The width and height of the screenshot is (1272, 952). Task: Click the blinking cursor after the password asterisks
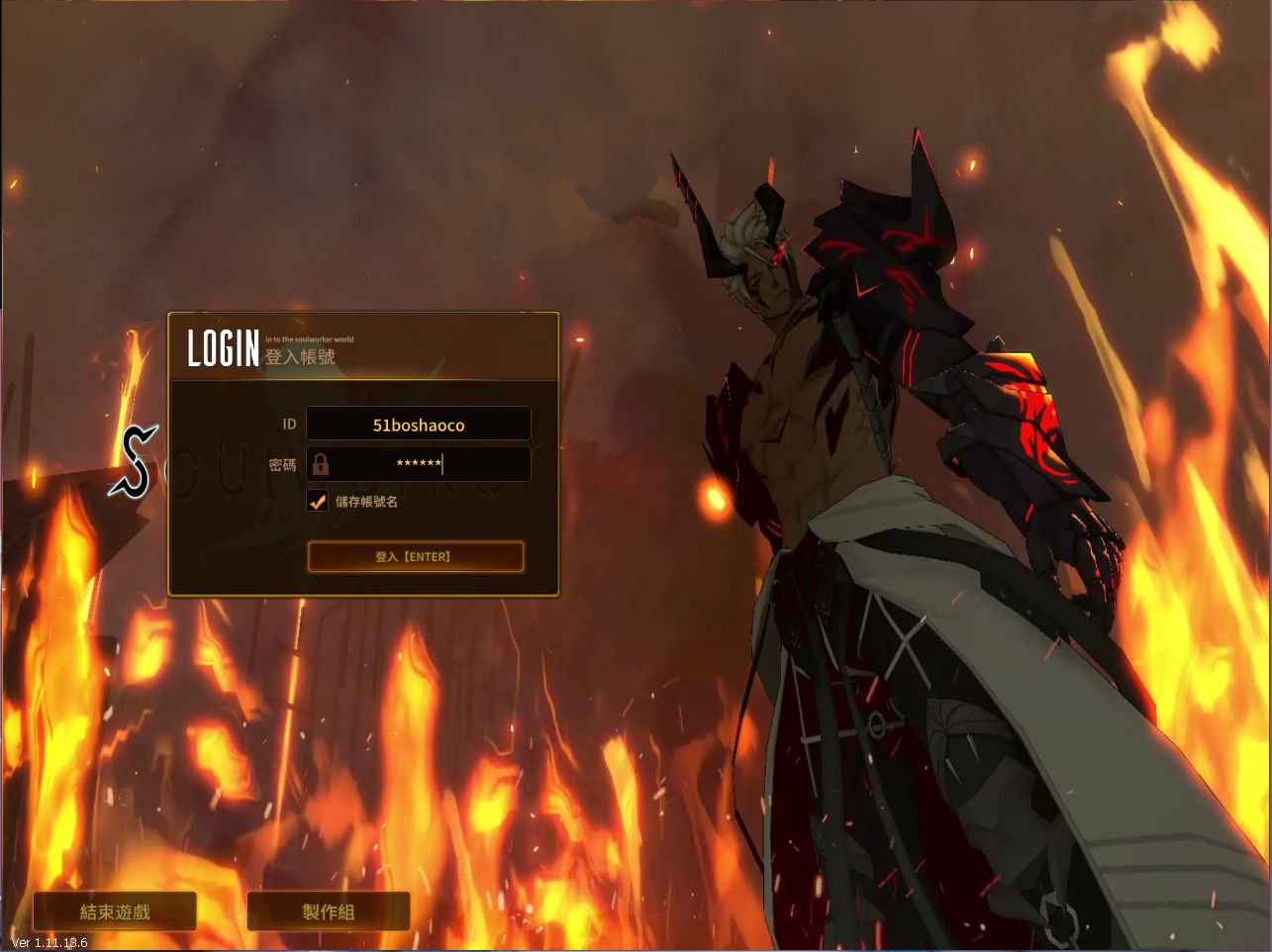click(441, 464)
